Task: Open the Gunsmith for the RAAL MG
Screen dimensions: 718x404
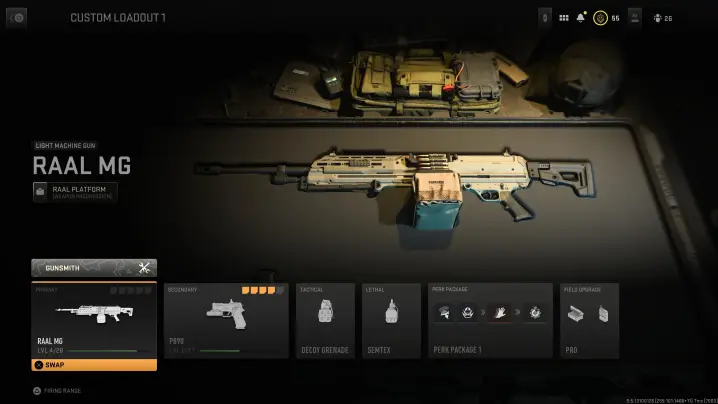Action: click(x=94, y=267)
